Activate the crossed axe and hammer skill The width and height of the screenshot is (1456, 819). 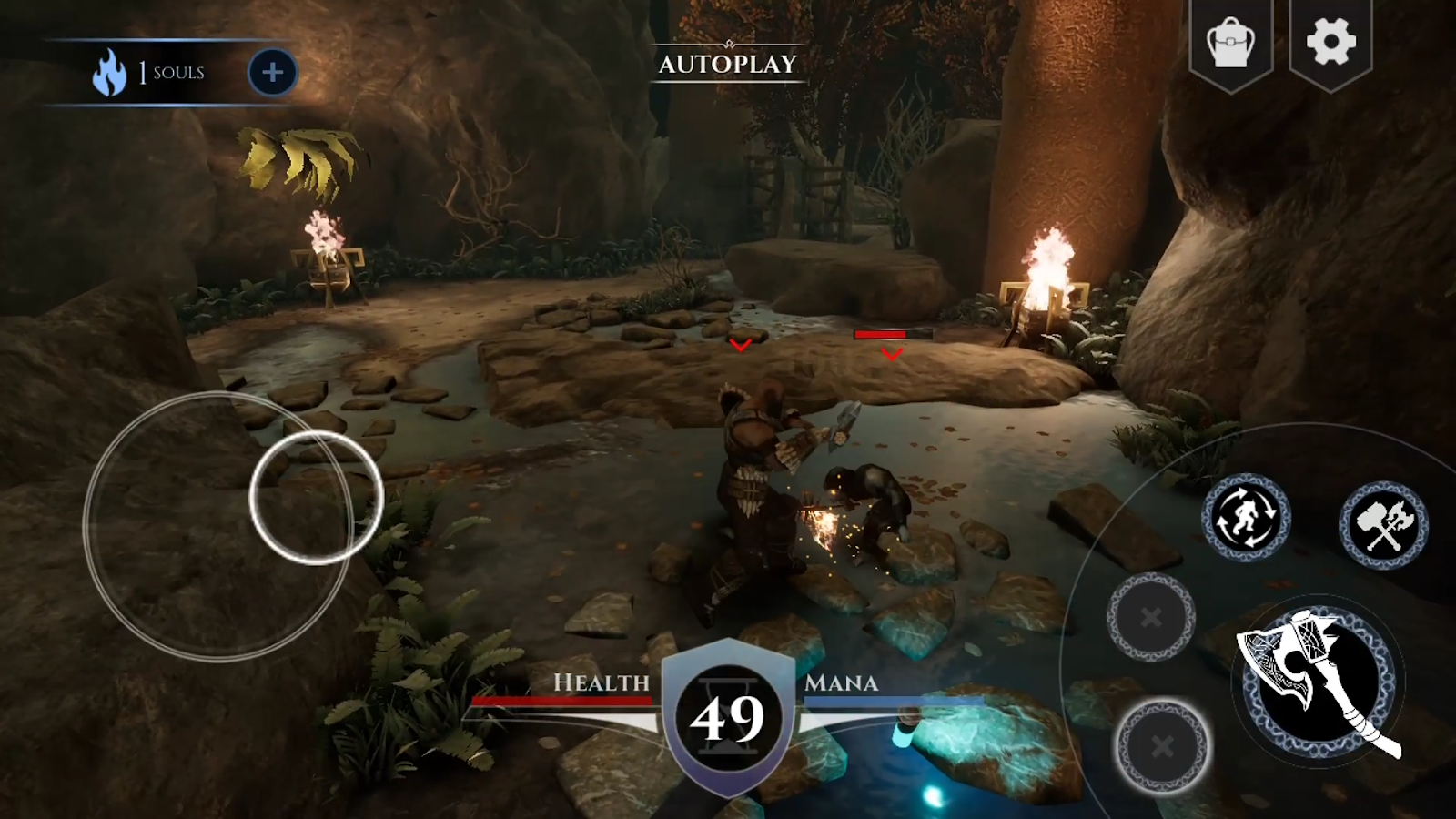pyautogui.click(x=1383, y=525)
